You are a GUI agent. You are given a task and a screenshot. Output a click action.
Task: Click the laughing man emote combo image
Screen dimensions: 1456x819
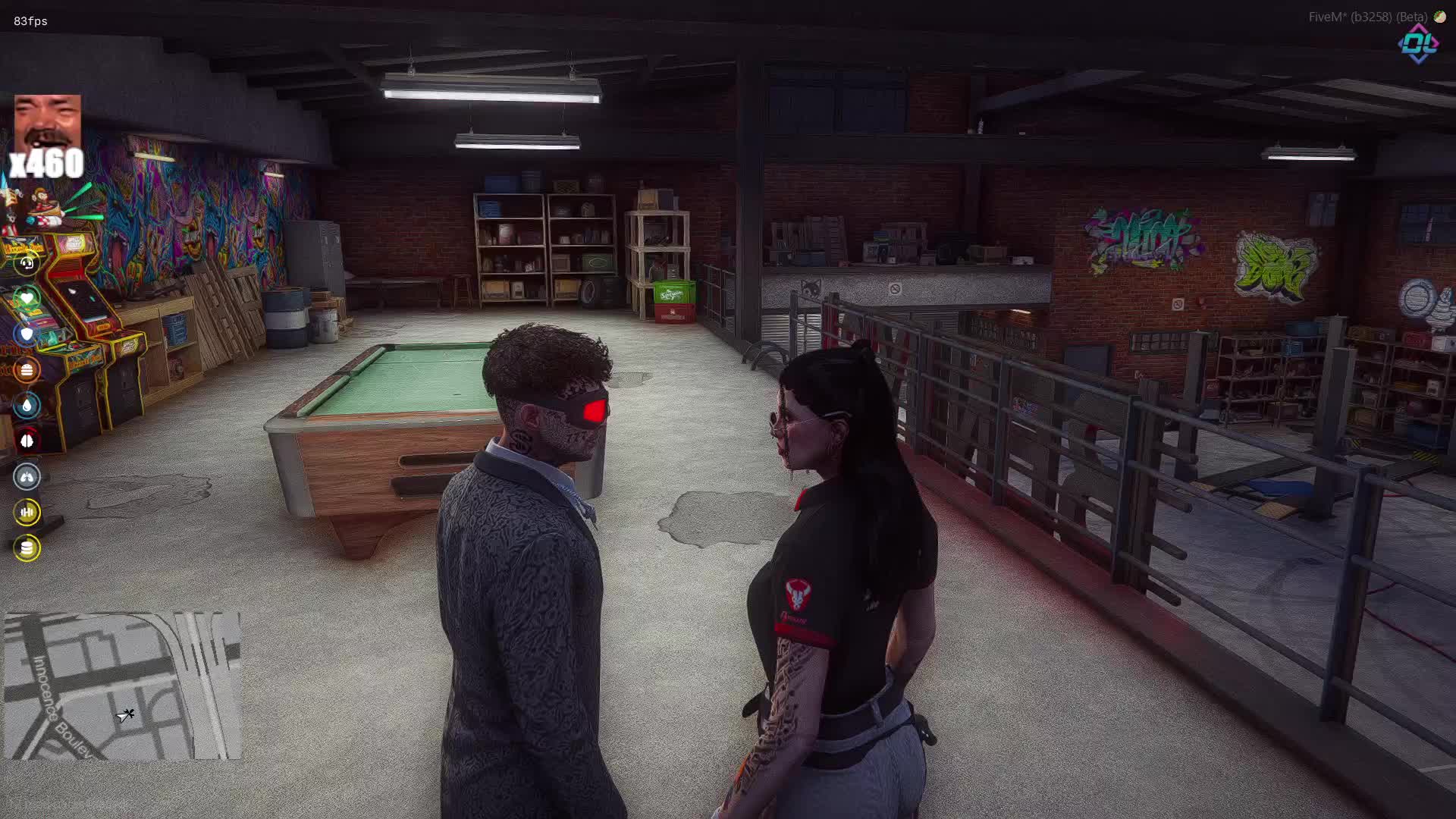point(47,124)
